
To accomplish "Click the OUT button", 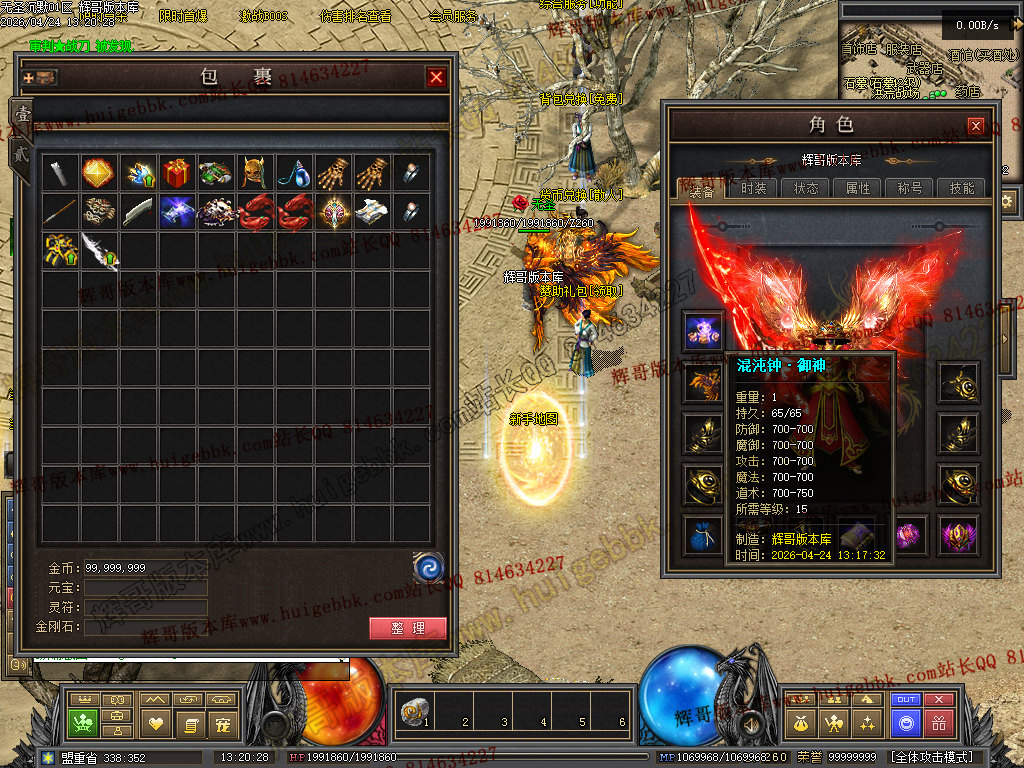I will click(906, 700).
